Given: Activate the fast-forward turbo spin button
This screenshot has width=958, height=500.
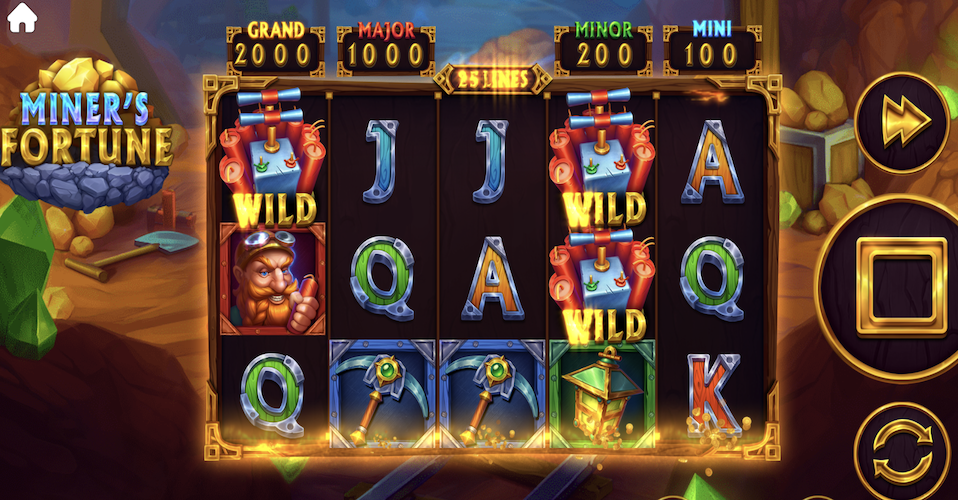Looking at the screenshot, I should 905,120.
